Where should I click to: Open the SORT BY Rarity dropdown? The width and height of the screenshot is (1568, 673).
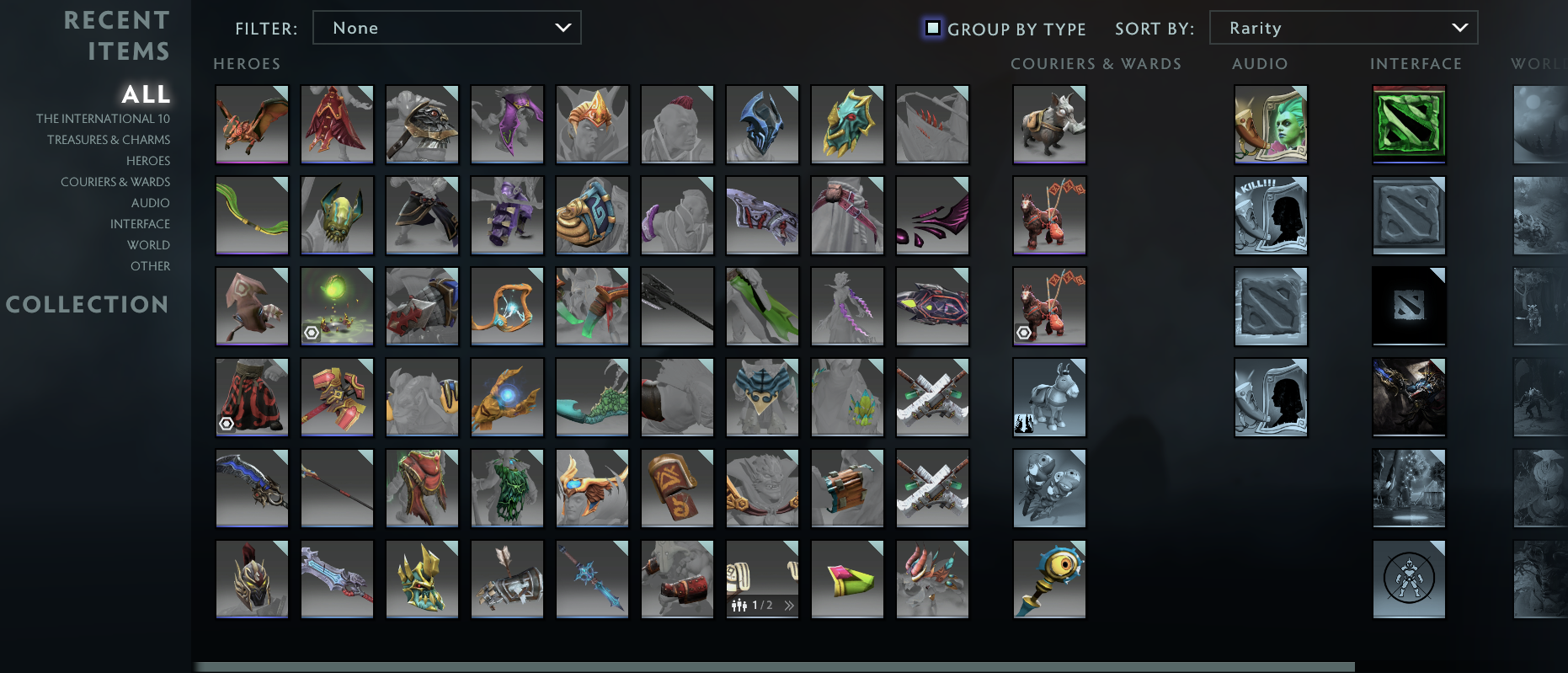coord(1343,27)
